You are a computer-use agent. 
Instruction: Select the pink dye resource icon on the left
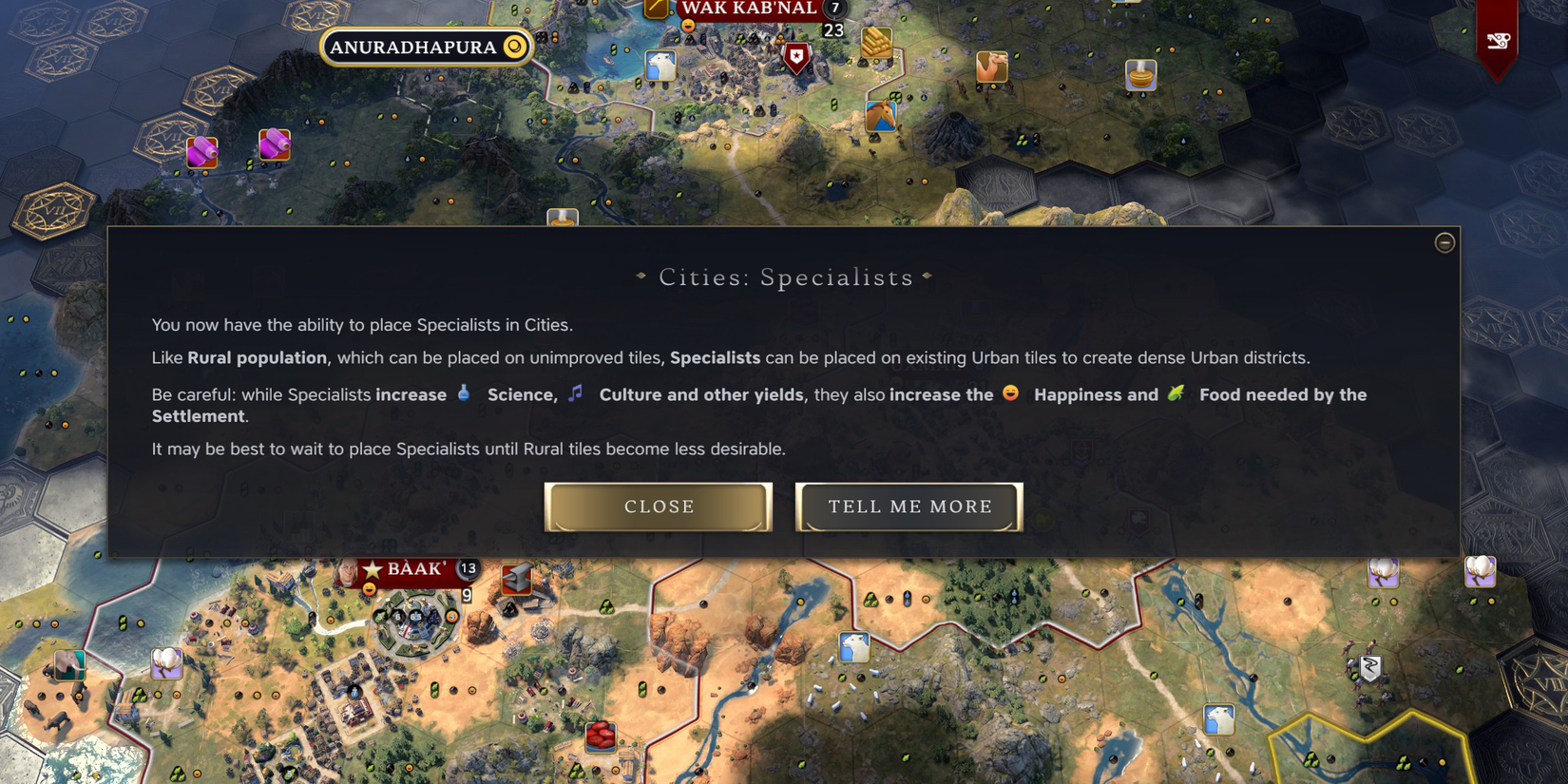click(201, 152)
